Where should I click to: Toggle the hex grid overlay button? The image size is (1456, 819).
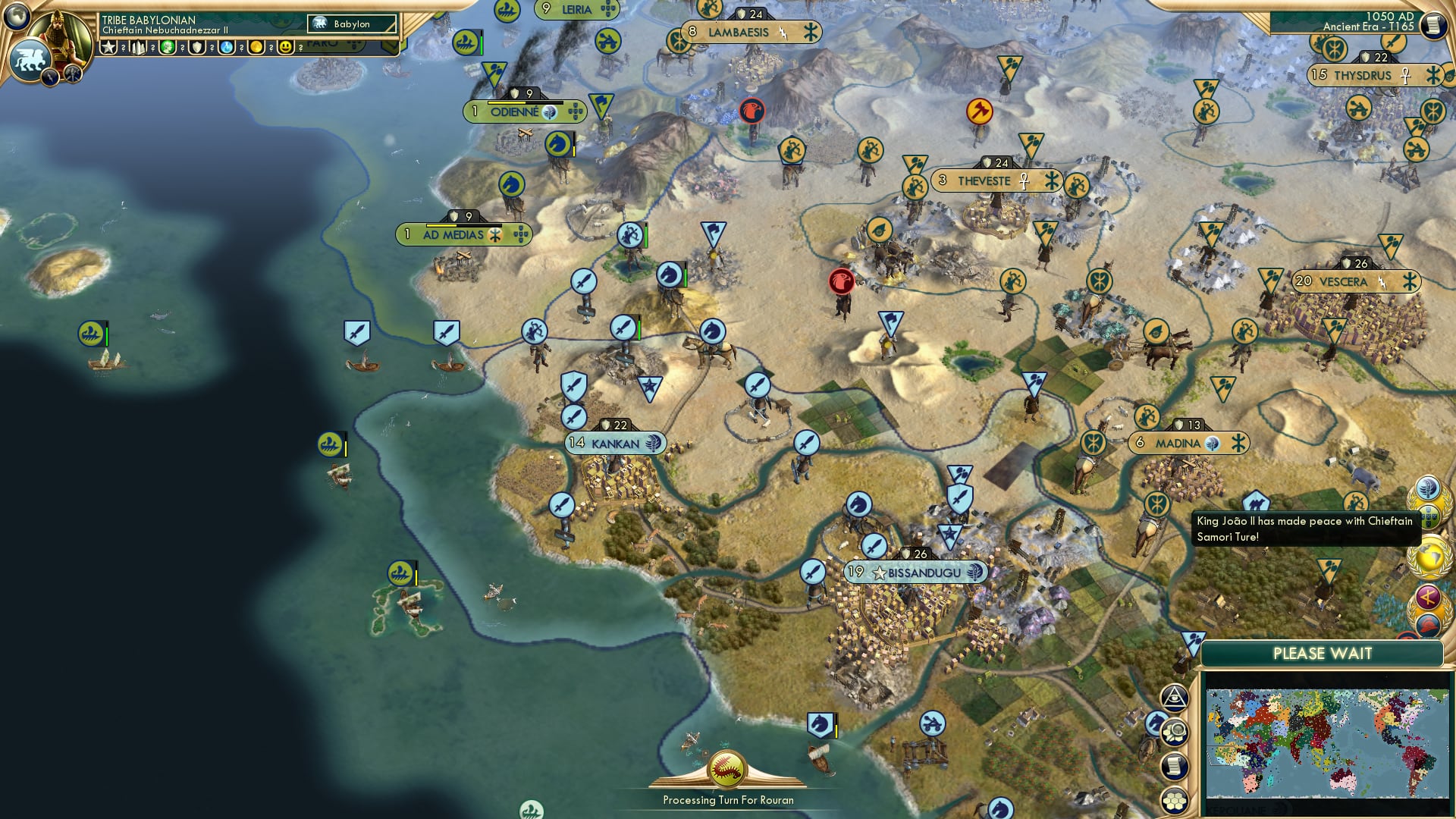1174,799
